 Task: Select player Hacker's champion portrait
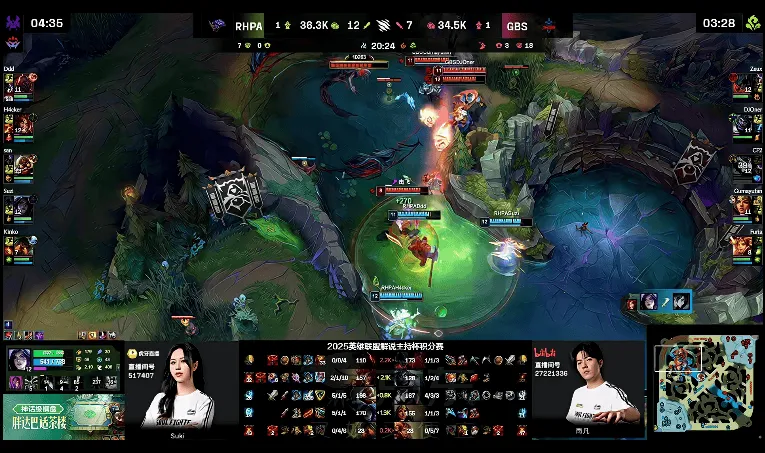[x=22, y=125]
